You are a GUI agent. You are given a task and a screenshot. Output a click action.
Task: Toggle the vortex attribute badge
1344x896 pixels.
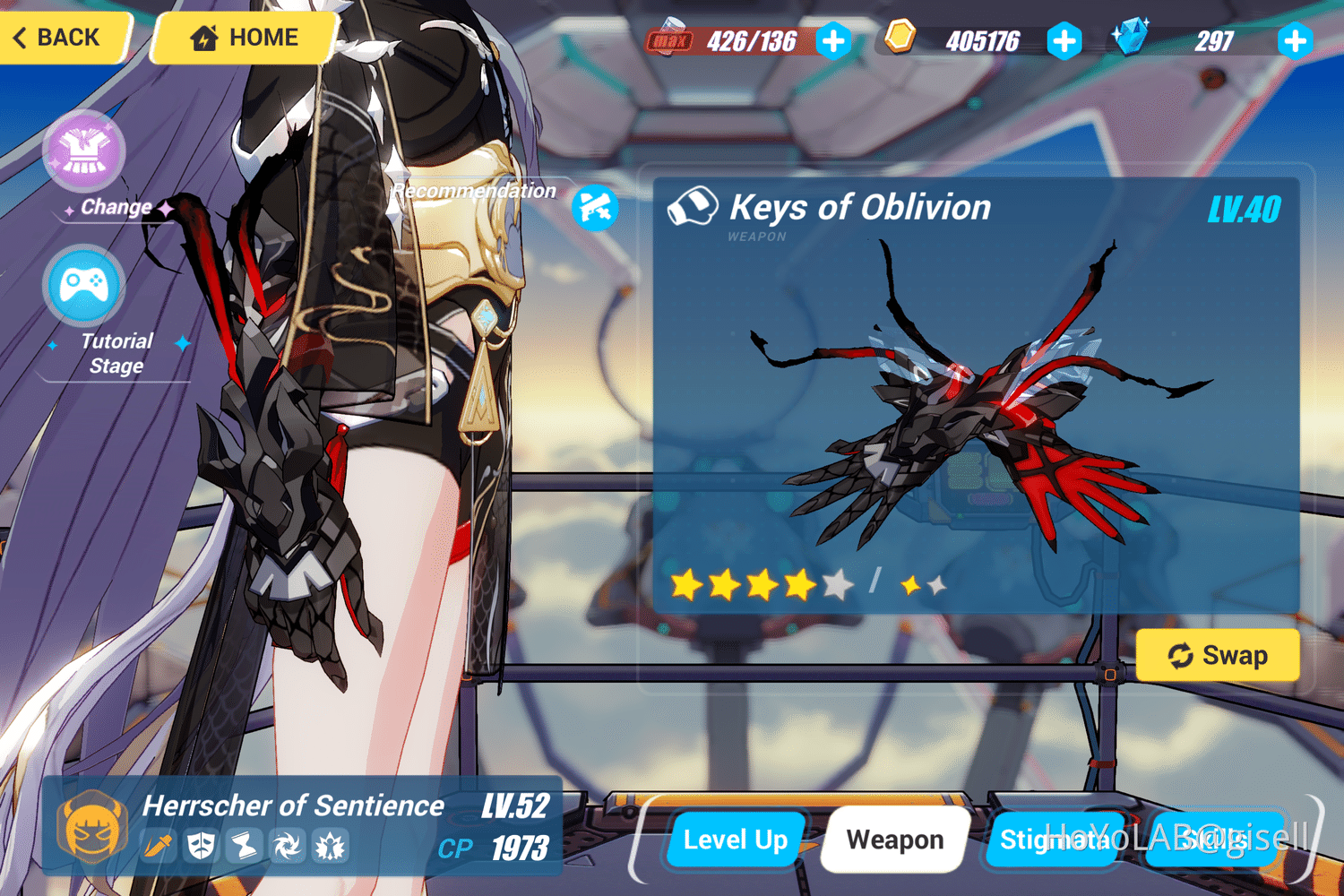click(x=287, y=846)
